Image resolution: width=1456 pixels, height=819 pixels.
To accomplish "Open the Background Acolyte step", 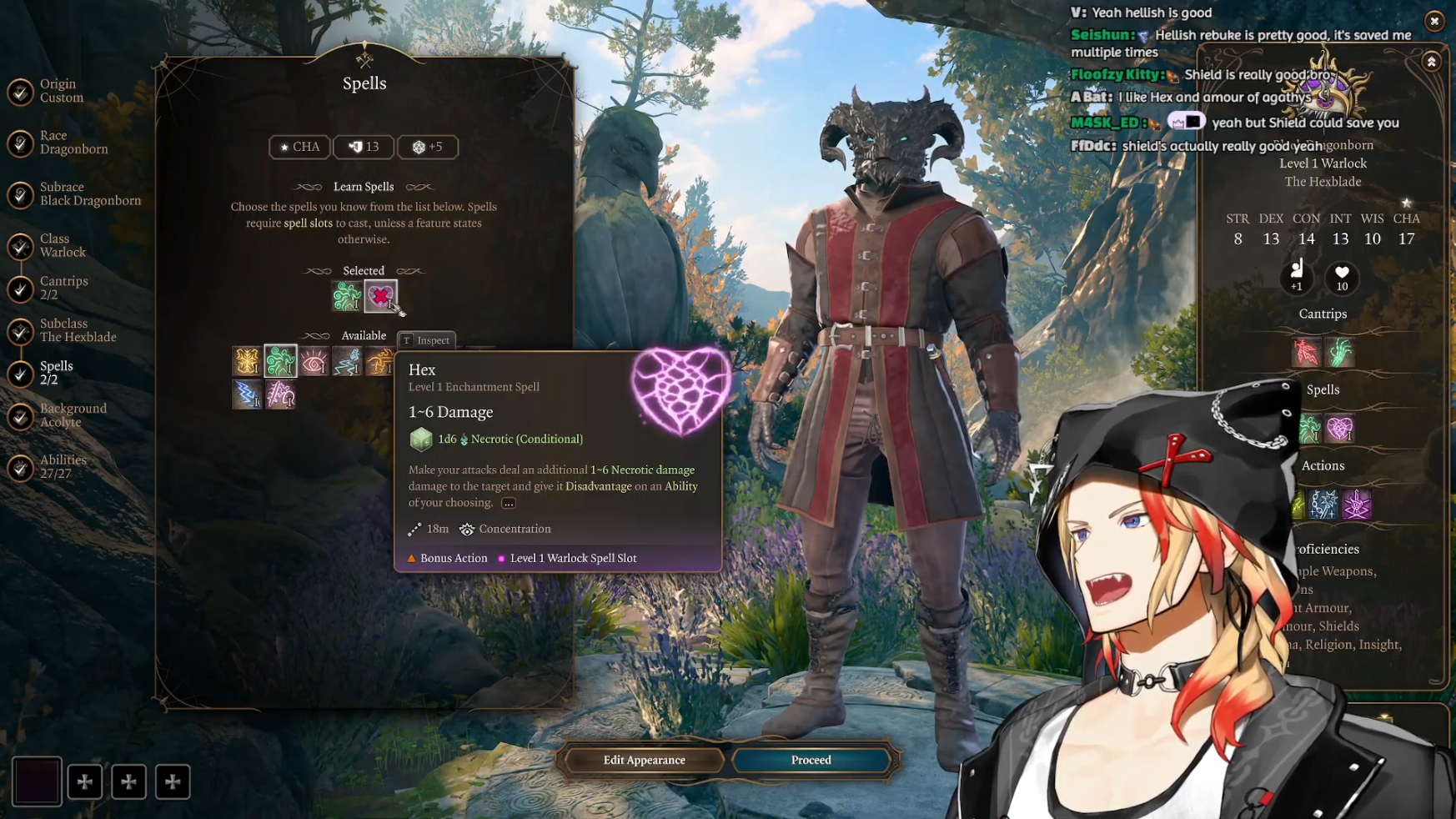I will (72, 415).
